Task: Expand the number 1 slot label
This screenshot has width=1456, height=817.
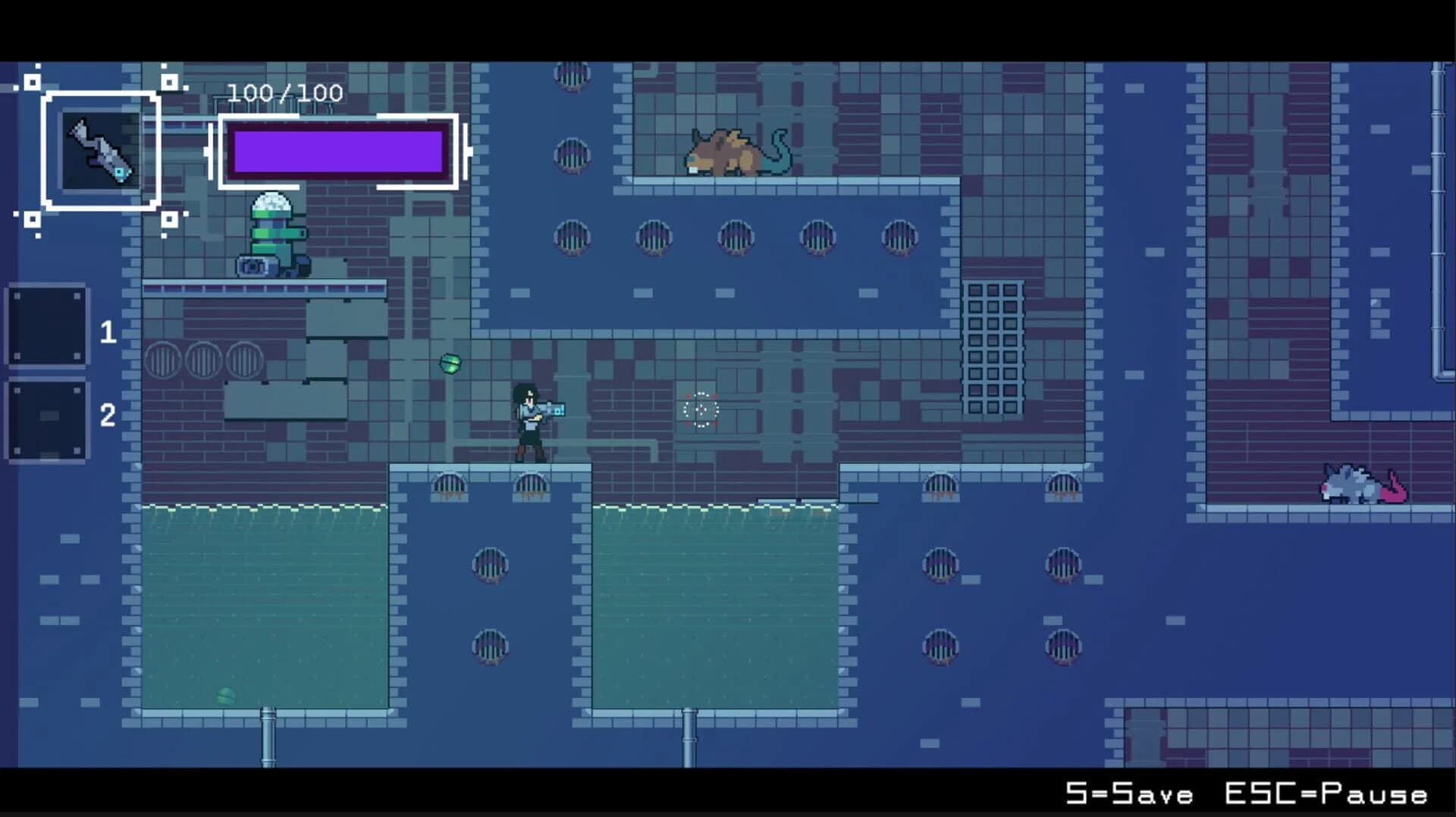Action: click(108, 330)
